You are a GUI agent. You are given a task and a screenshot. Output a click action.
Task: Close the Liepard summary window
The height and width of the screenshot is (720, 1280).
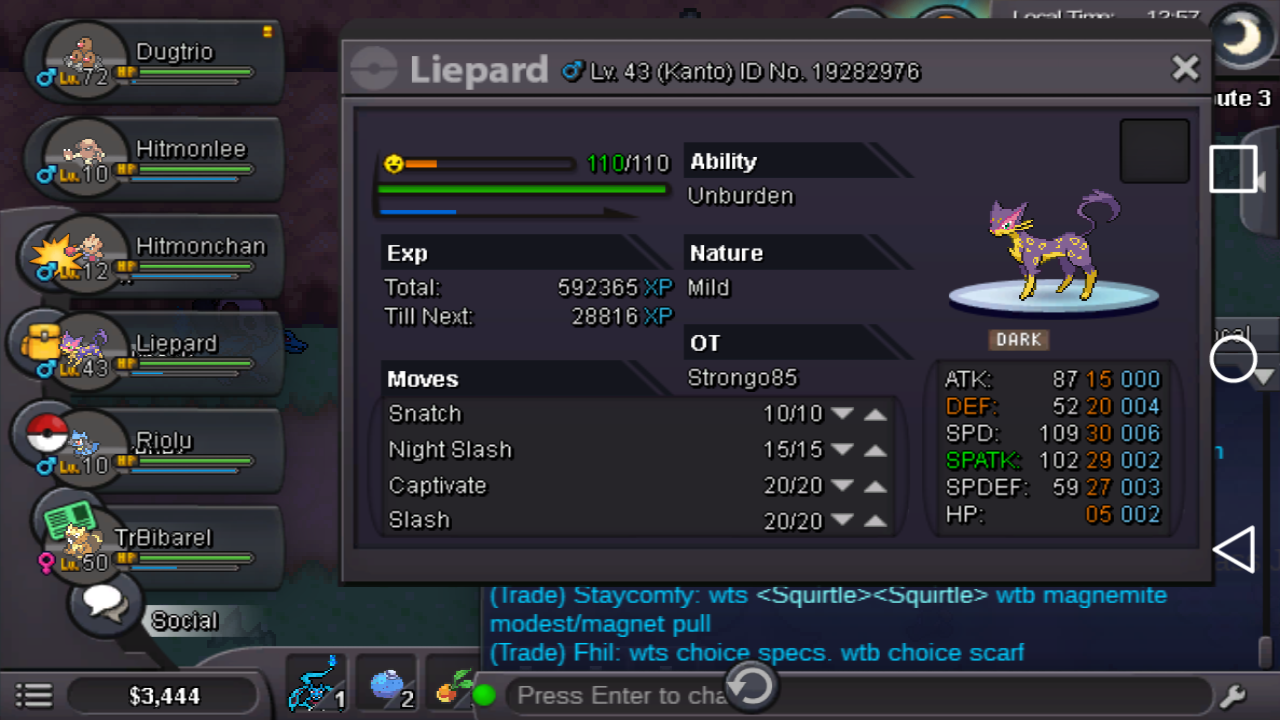(1185, 68)
